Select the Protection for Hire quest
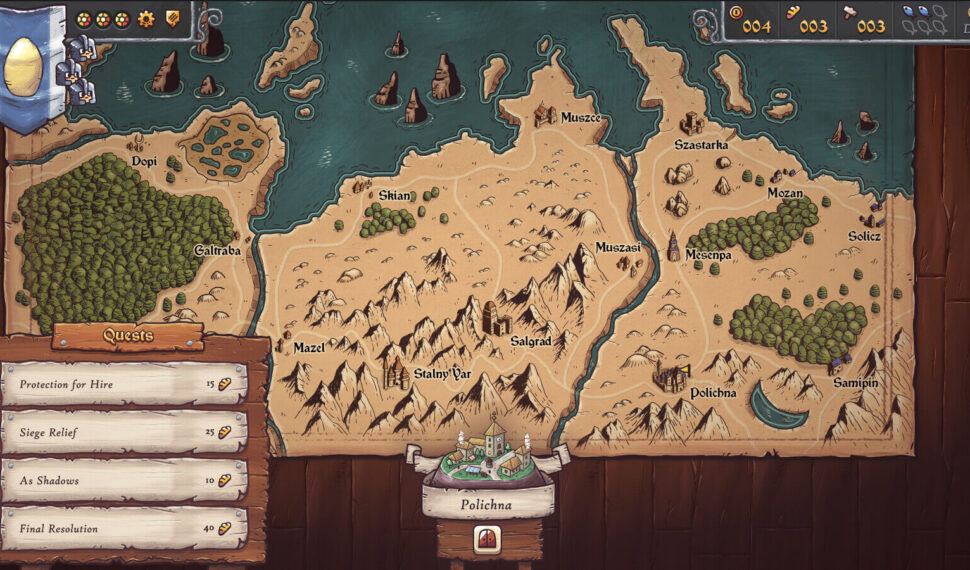Screen dimensions: 970x570 [124, 384]
